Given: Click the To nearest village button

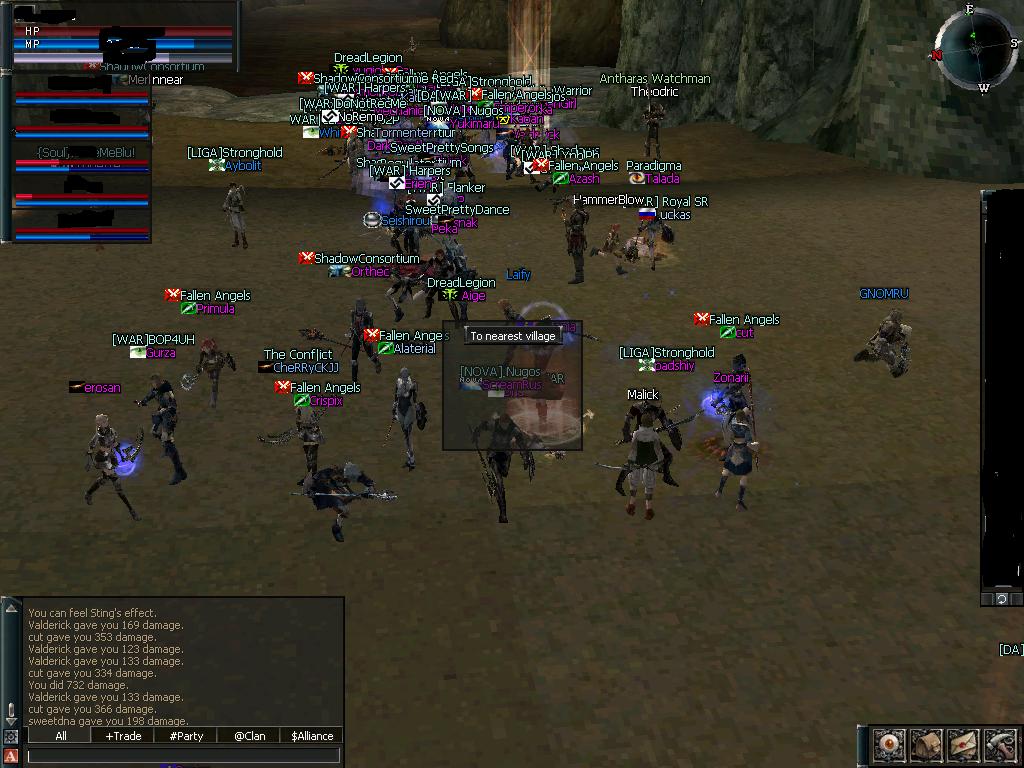Looking at the screenshot, I should pyautogui.click(x=513, y=336).
